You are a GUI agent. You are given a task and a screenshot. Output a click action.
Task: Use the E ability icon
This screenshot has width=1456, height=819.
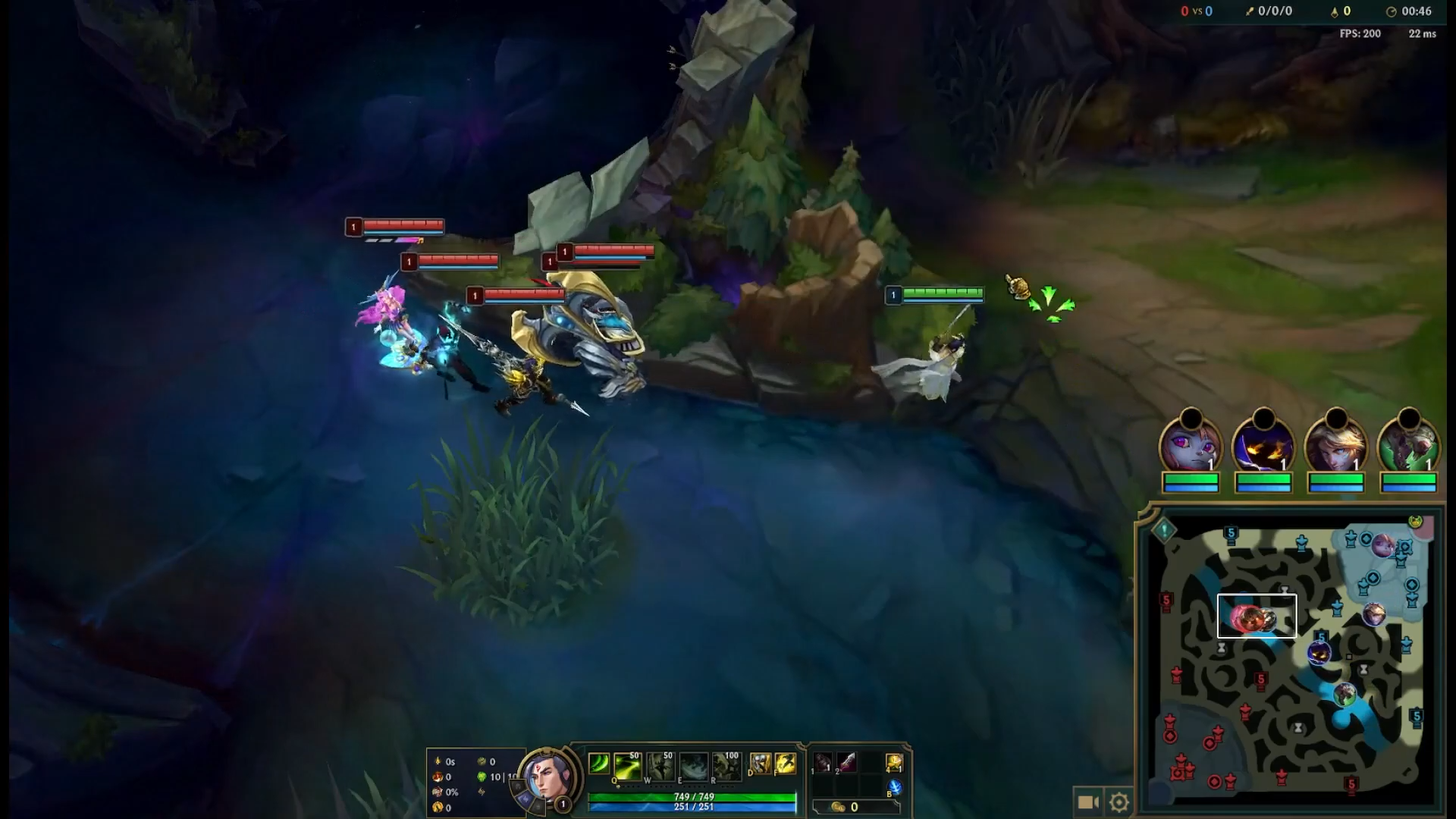click(693, 767)
